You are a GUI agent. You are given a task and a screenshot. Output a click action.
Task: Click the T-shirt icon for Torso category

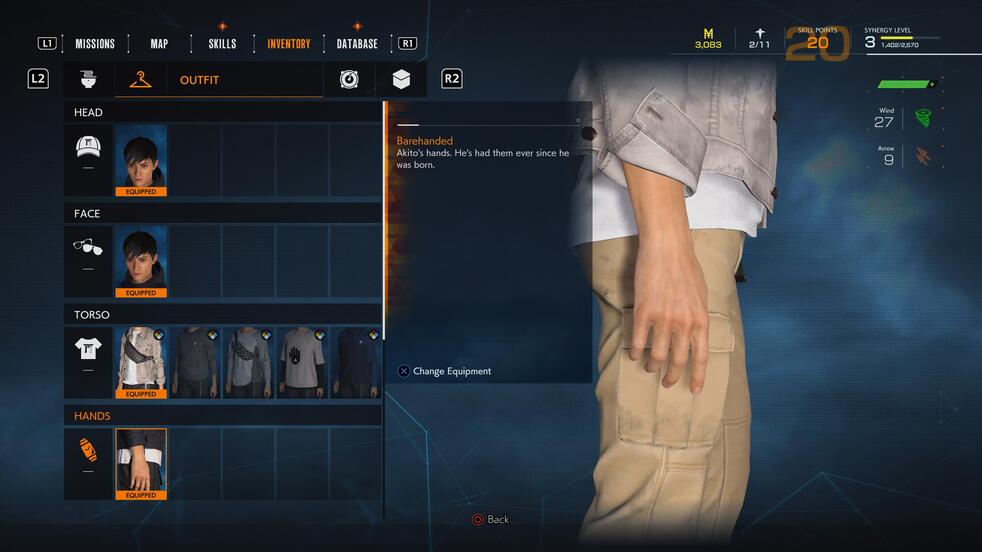89,349
